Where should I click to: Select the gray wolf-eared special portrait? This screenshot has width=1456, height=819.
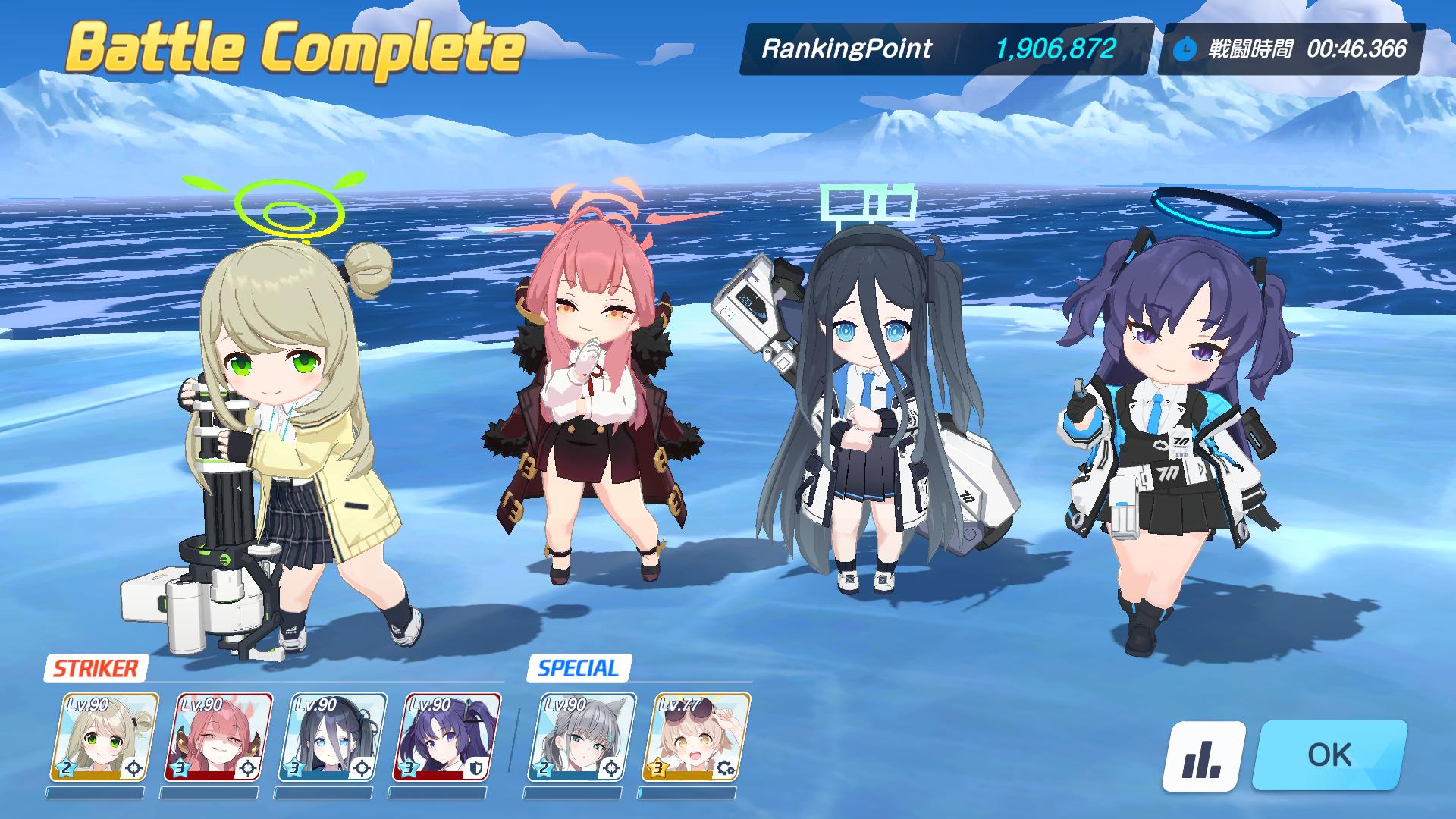point(582,737)
